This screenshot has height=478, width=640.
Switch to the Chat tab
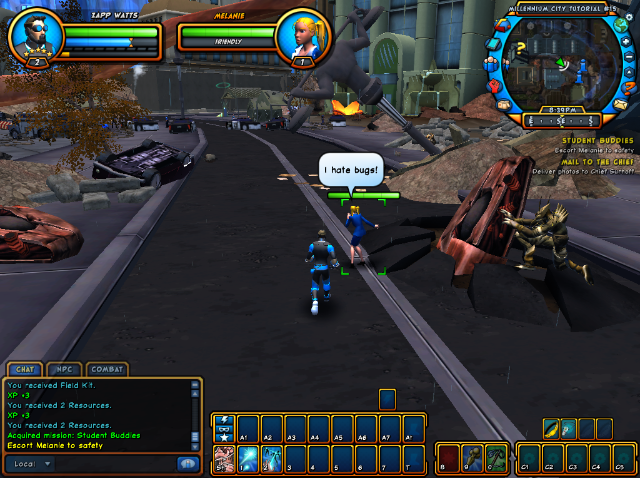click(x=24, y=369)
